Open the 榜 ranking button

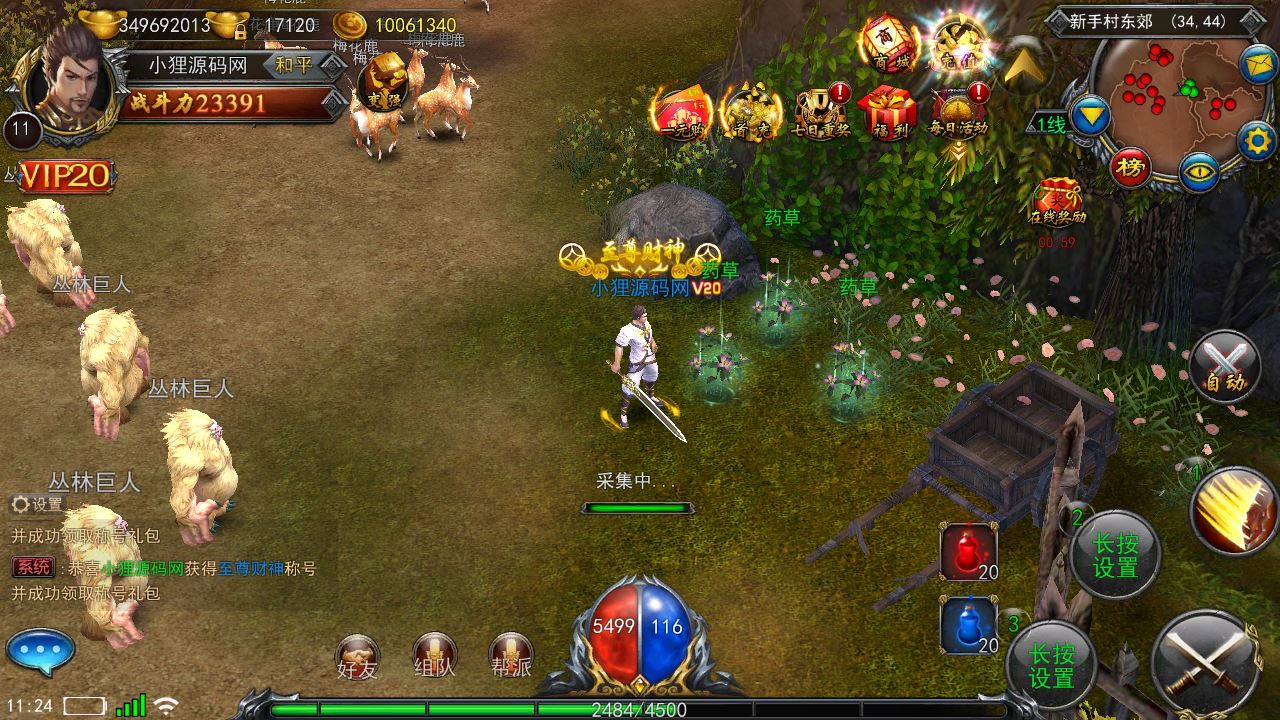[x=1131, y=170]
